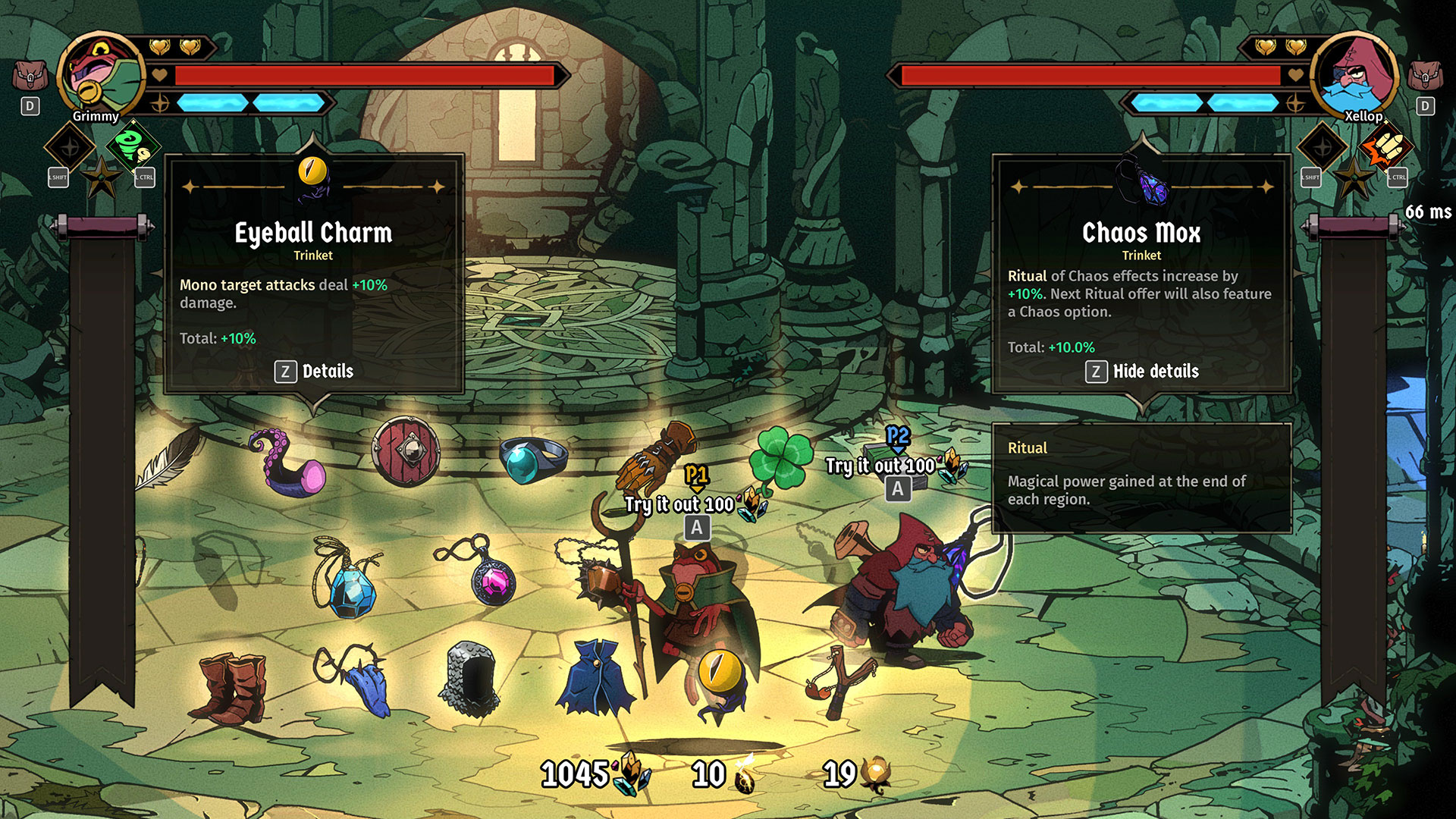The width and height of the screenshot is (1456, 819).
Task: Activate Xellop's orange fist ability
Action: tap(1386, 146)
